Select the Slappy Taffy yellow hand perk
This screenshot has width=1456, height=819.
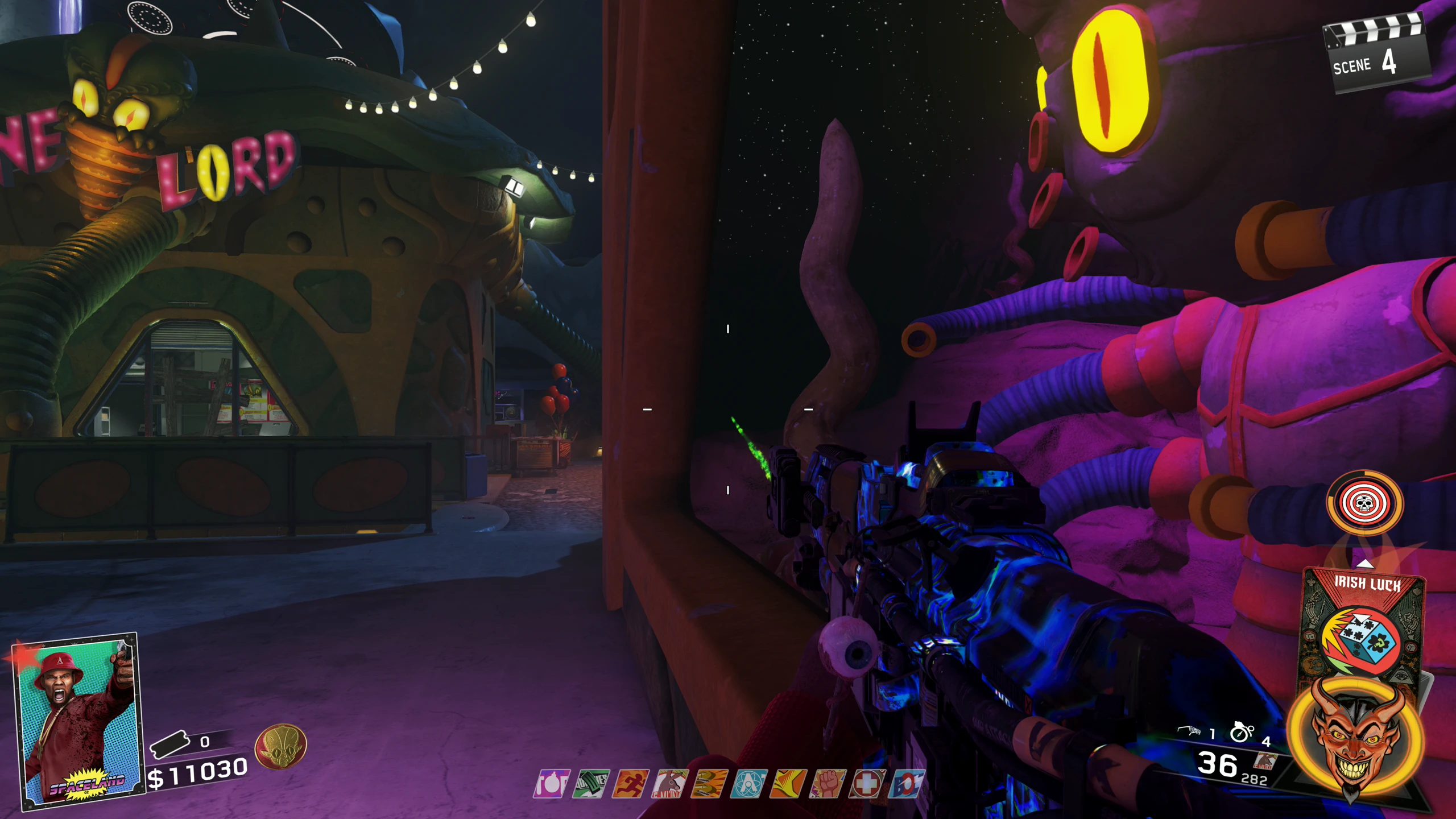(x=788, y=784)
